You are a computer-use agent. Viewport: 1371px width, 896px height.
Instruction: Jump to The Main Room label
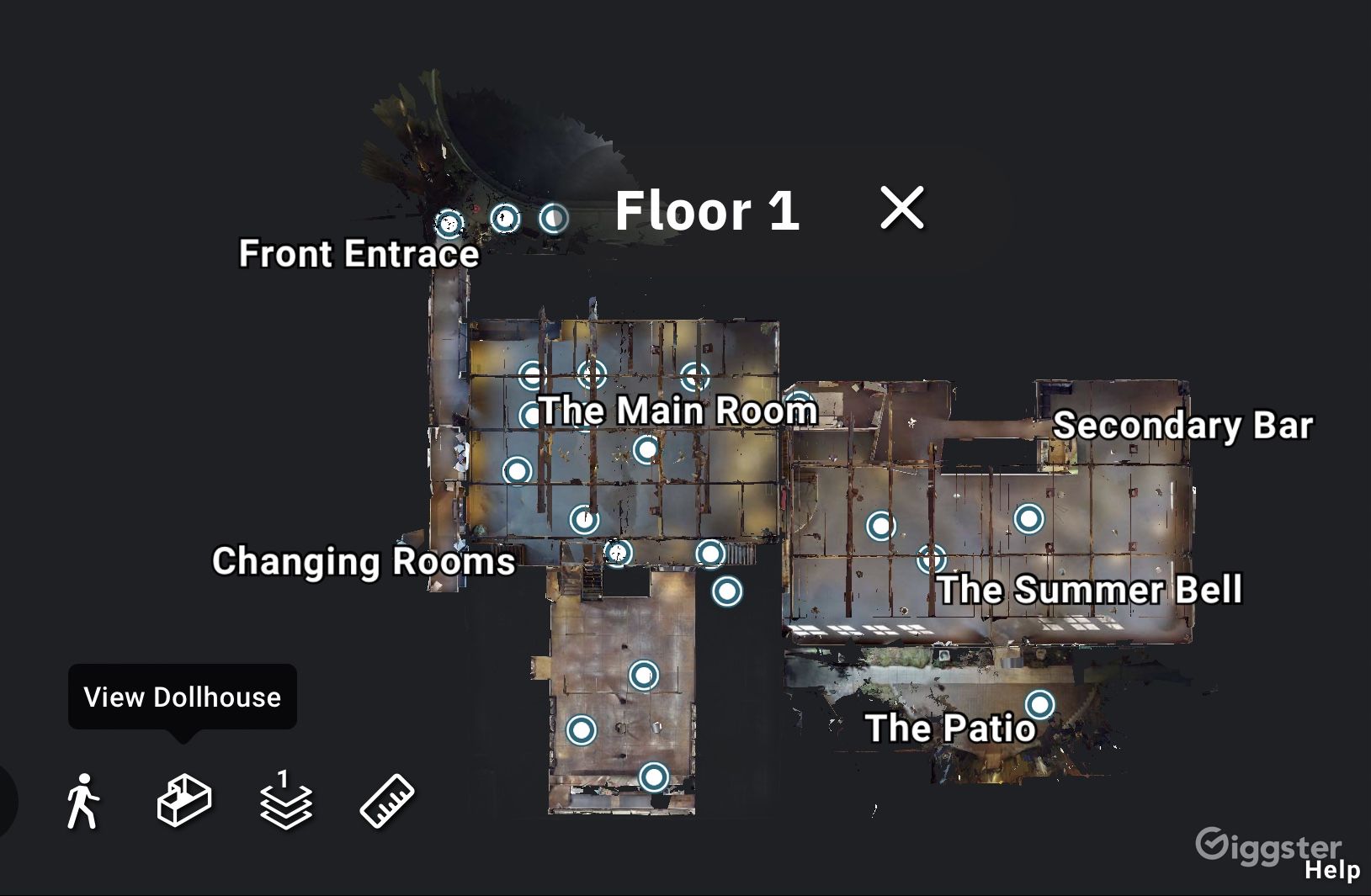coord(678,411)
